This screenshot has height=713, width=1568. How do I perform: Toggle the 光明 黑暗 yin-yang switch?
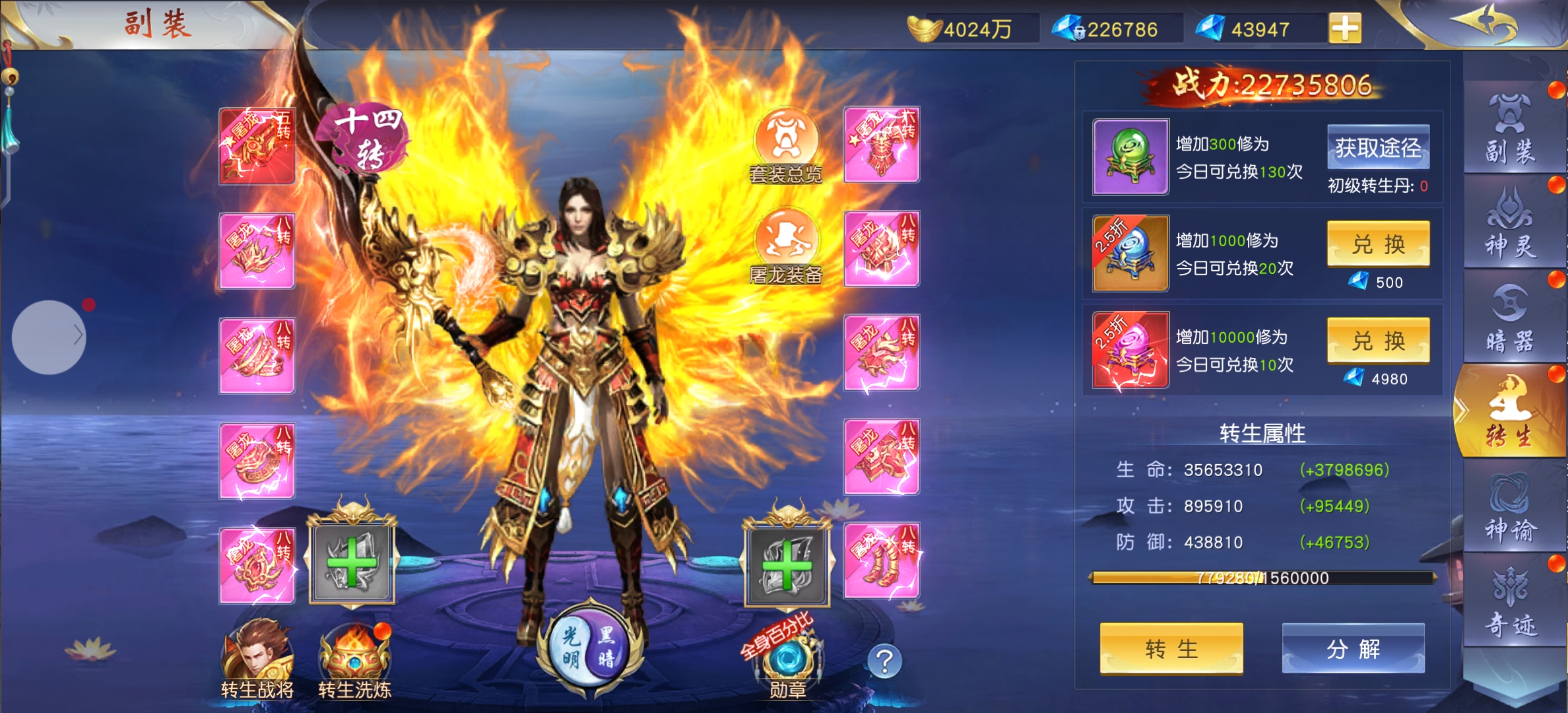point(589,647)
